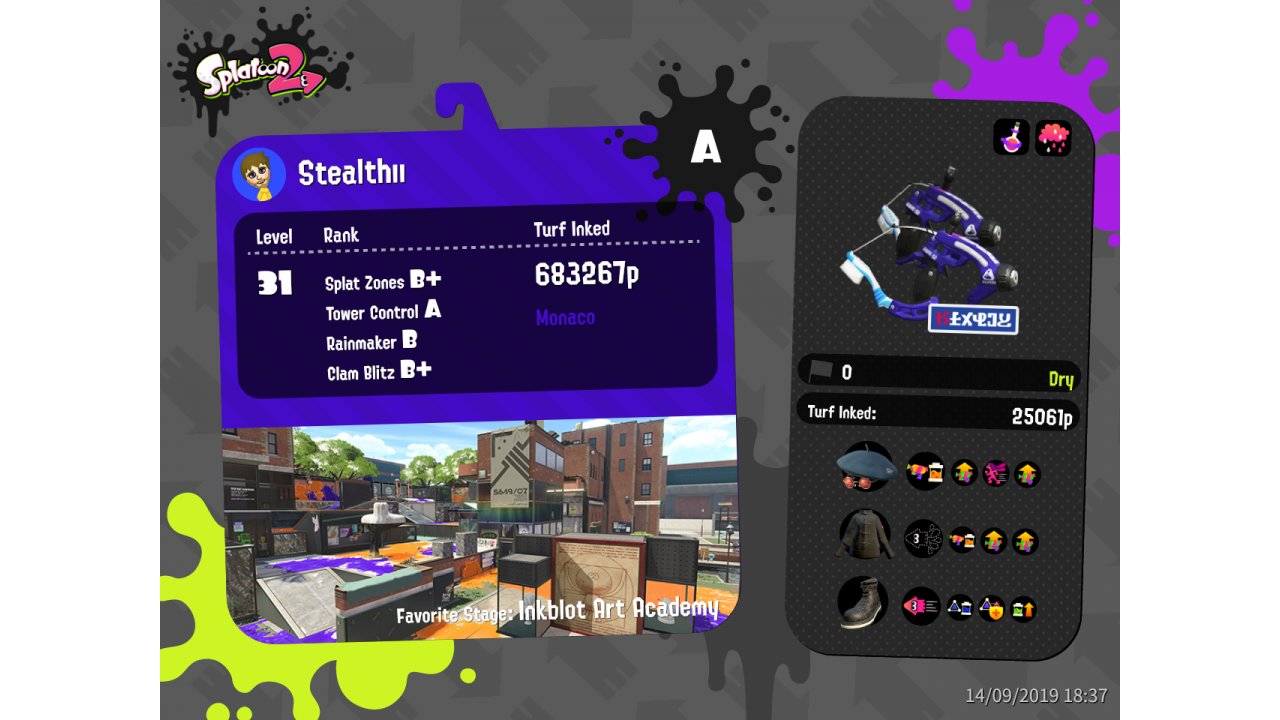Click the Ink Recovery Up ability on shoes
This screenshot has height=720, width=1280.
(1024, 608)
